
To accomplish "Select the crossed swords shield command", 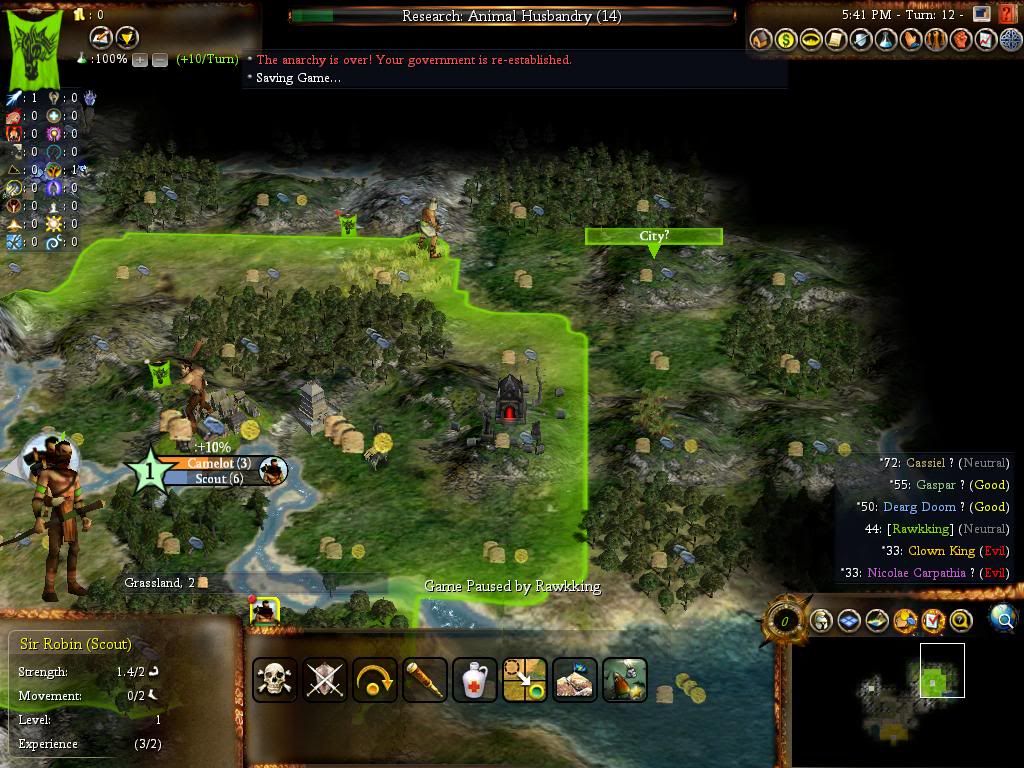I will click(x=324, y=680).
